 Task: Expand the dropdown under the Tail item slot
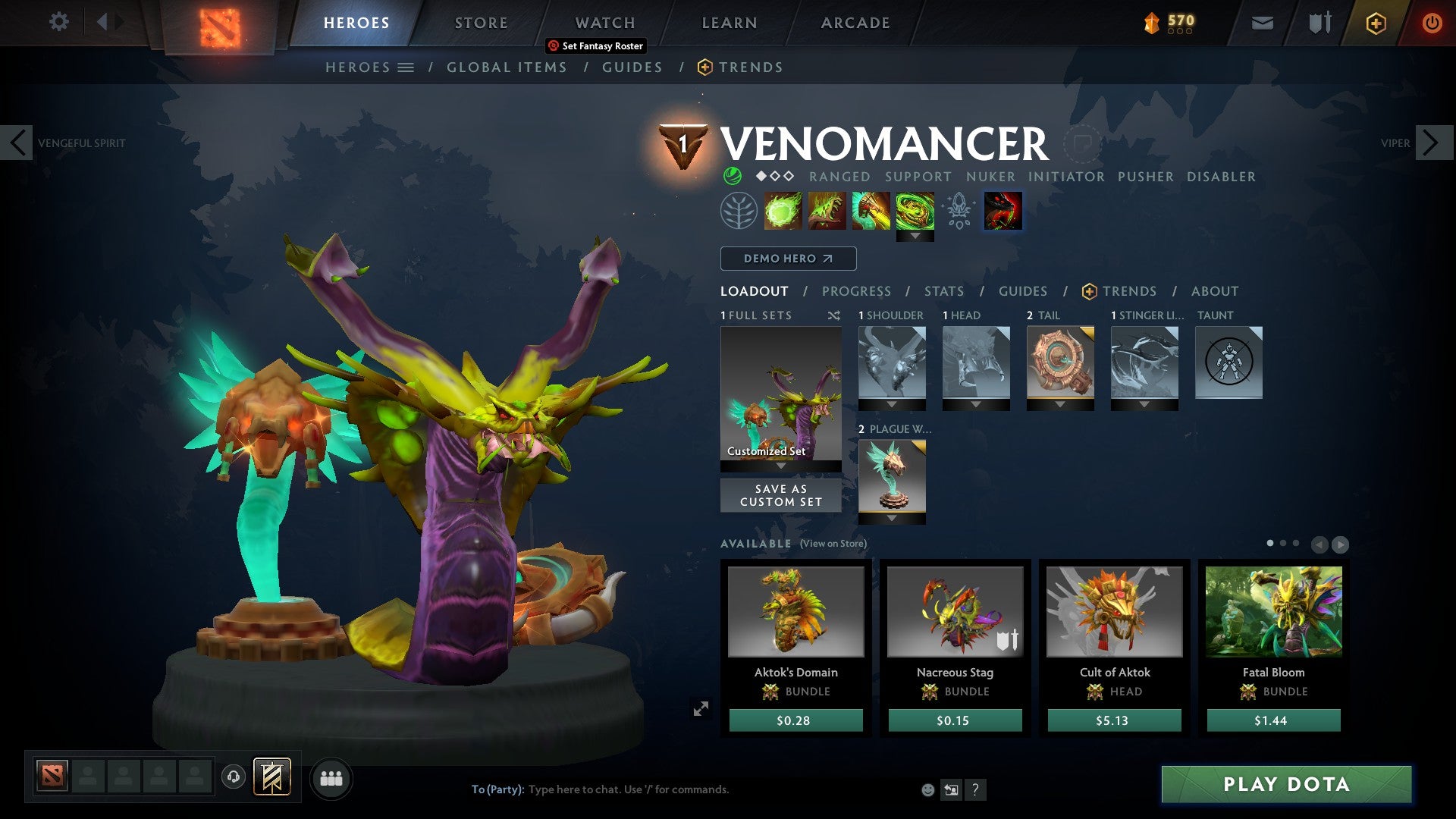point(1061,404)
